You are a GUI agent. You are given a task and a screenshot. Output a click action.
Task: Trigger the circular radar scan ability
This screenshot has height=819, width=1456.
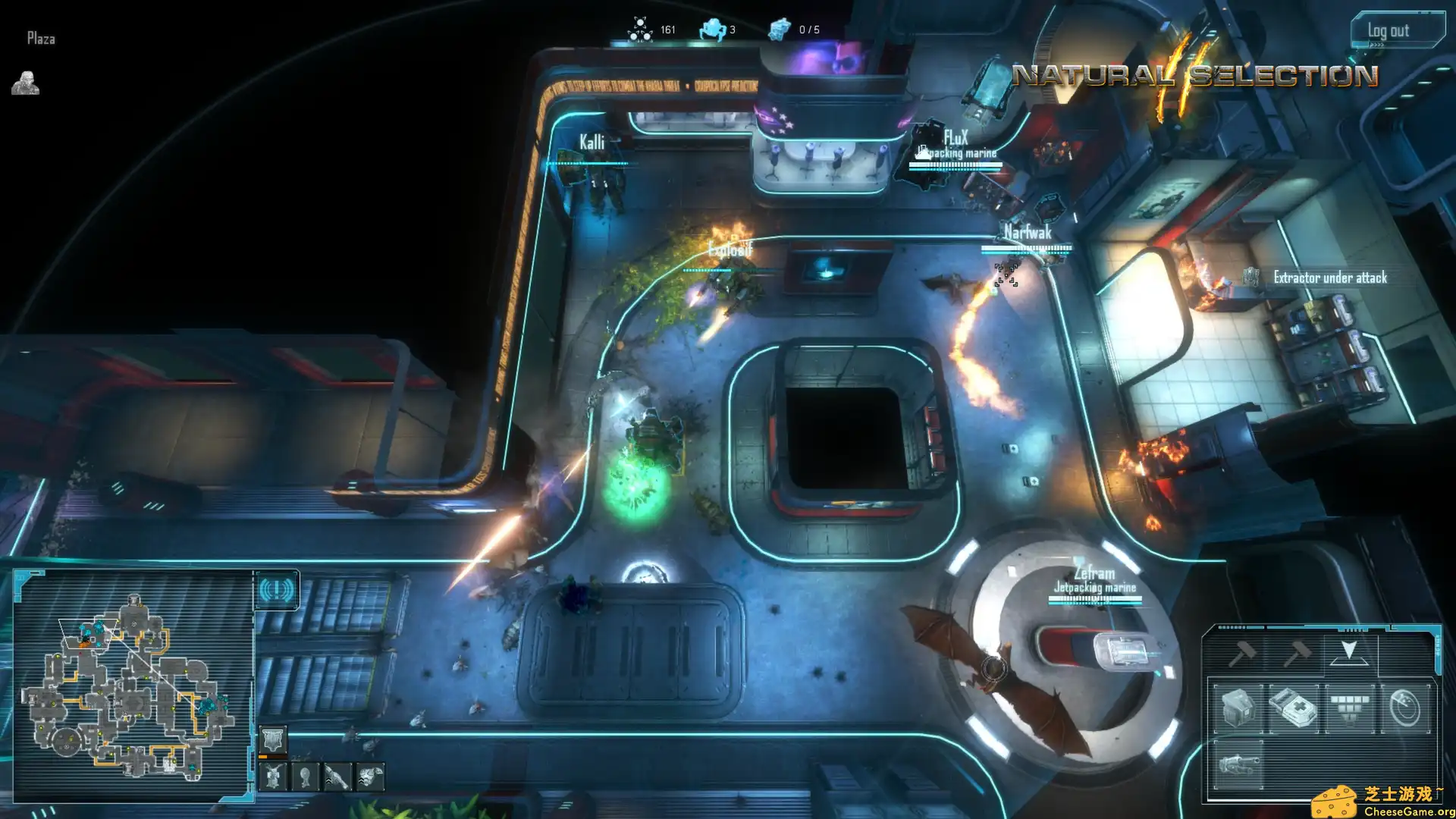tap(1405, 708)
